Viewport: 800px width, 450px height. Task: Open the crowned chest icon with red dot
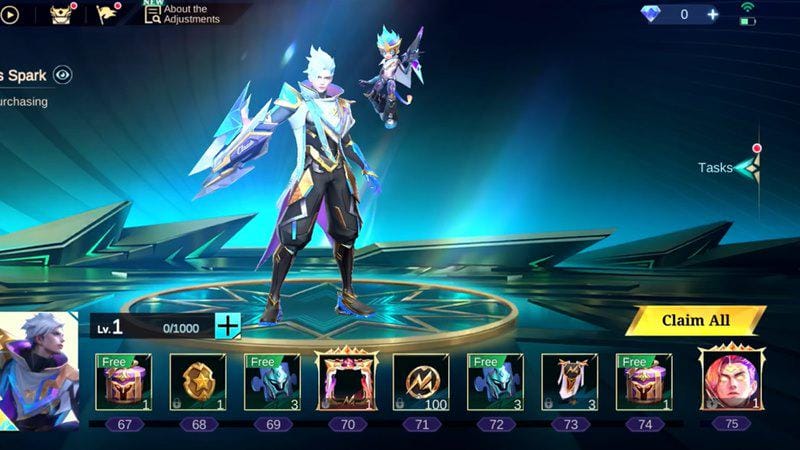pyautogui.click(x=62, y=14)
